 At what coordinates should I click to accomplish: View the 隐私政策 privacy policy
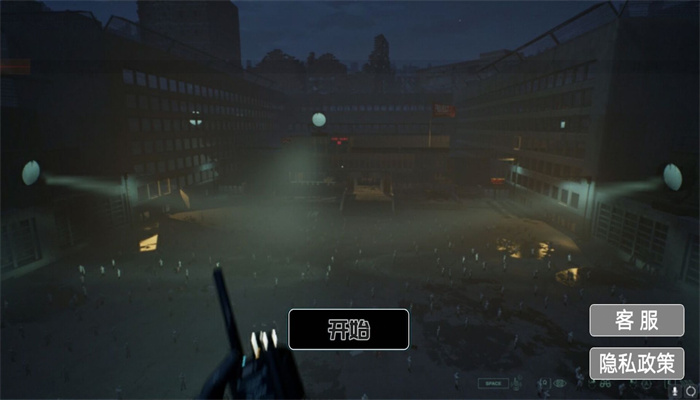[636, 362]
